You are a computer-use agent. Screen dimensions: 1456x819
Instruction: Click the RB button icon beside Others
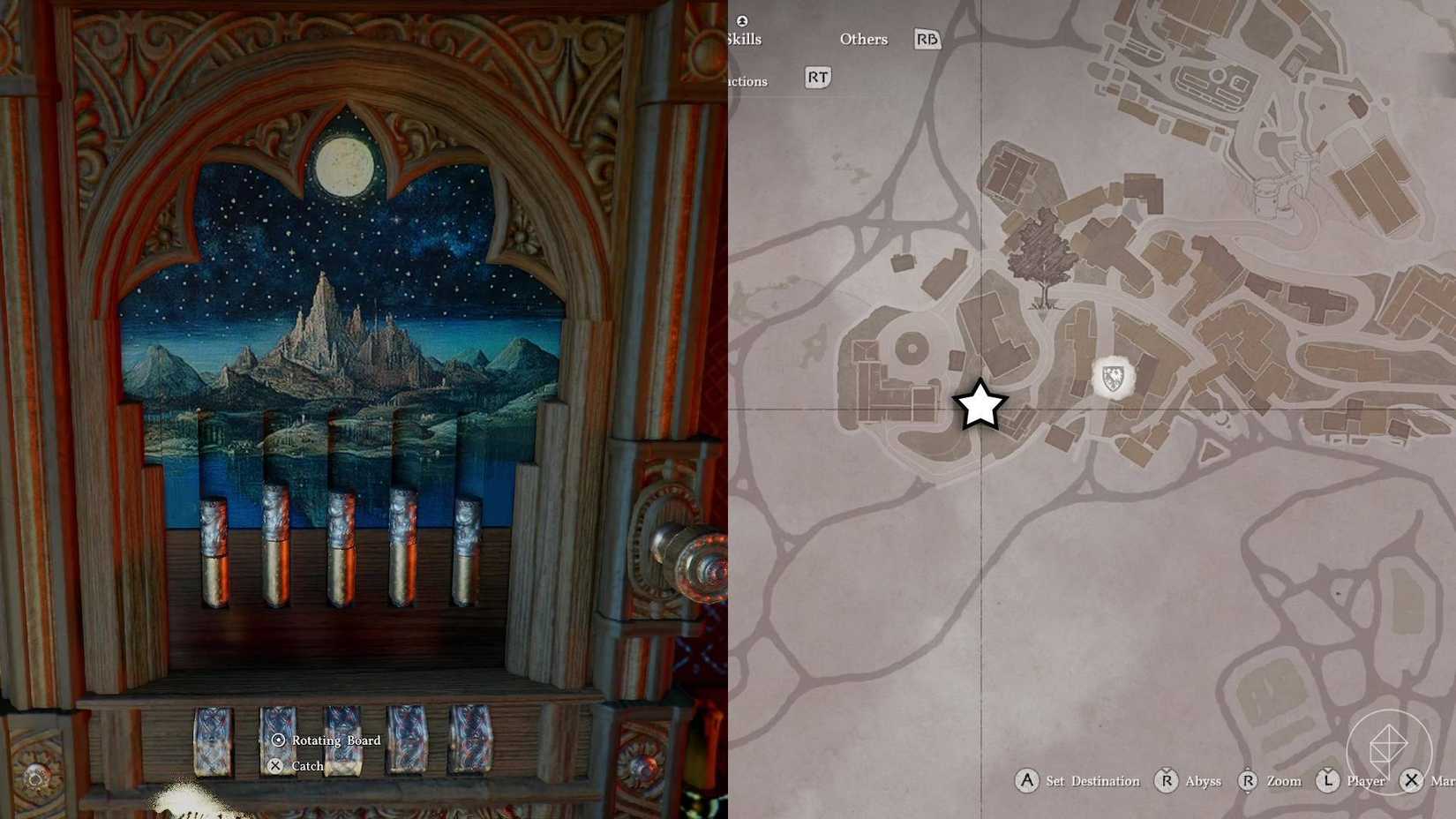[x=926, y=39]
